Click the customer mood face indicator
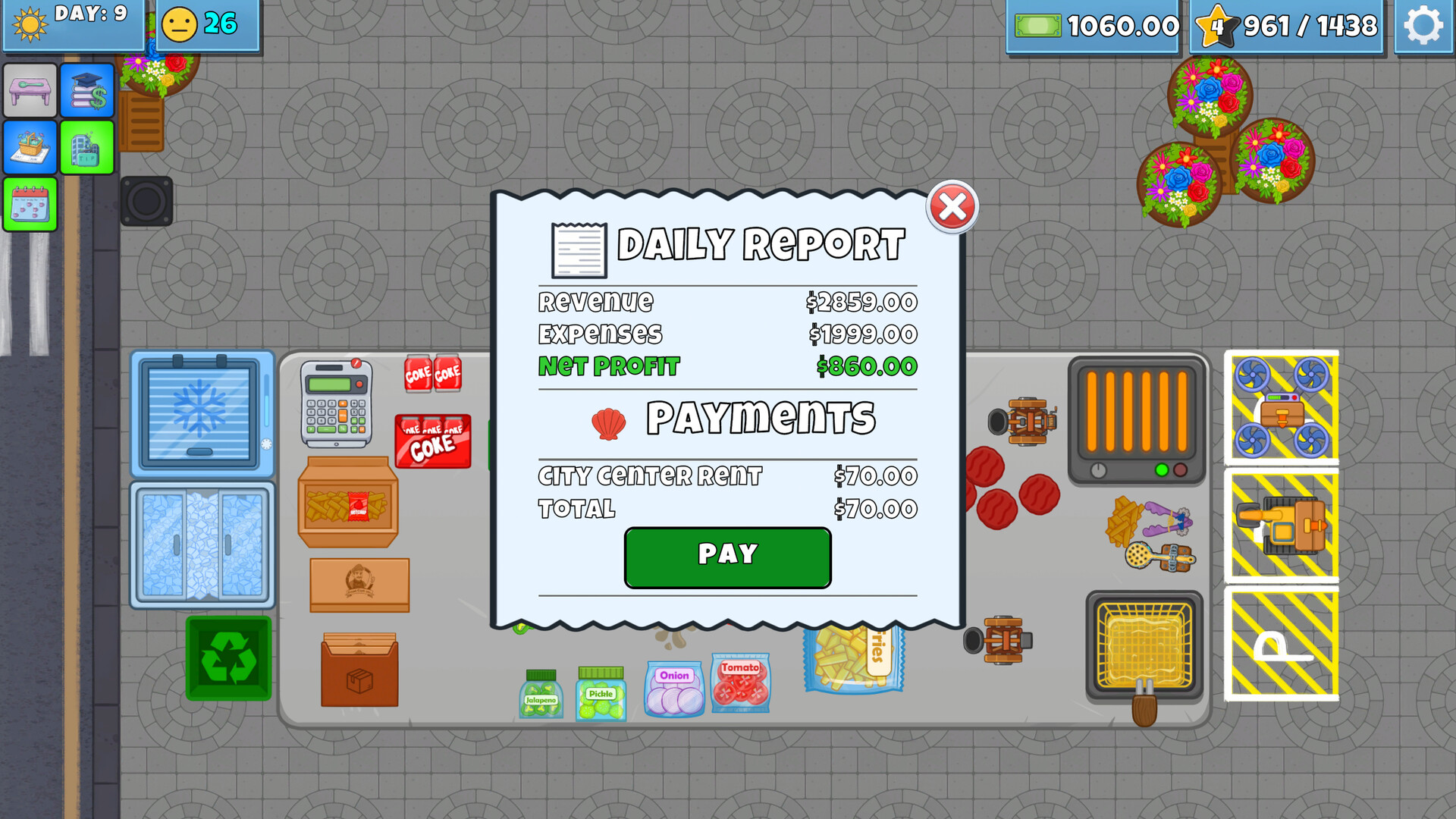Viewport: 1456px width, 819px height. point(180,24)
